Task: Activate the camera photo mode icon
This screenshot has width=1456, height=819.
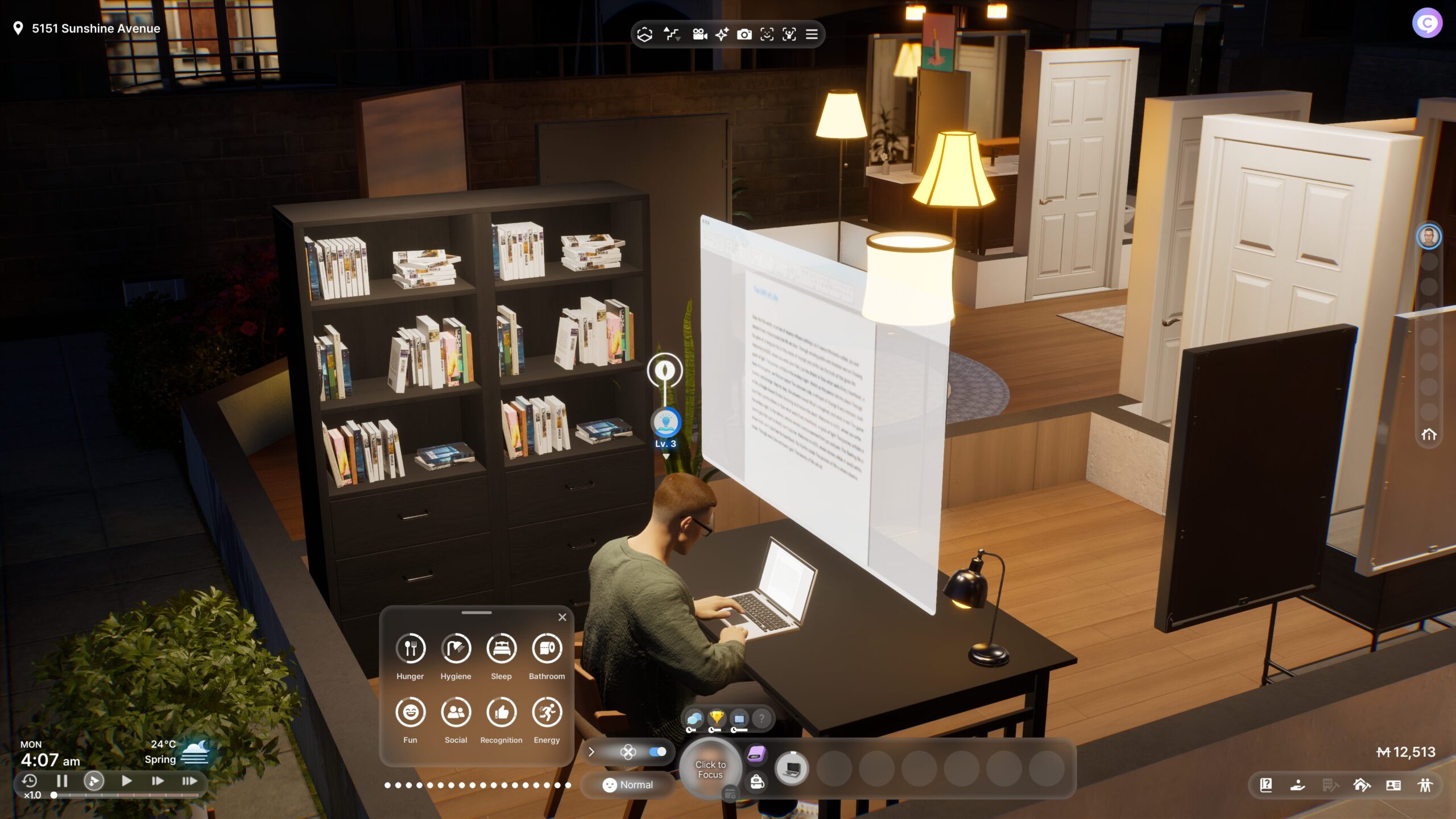Action: [x=744, y=35]
